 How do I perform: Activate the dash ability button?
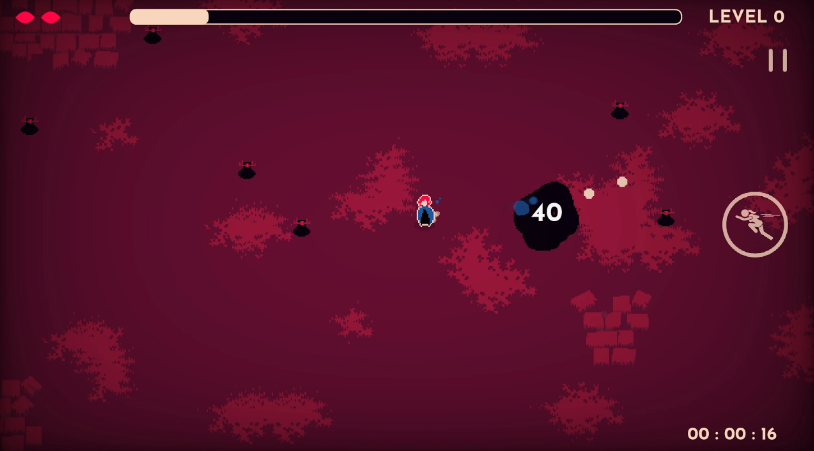[755, 224]
